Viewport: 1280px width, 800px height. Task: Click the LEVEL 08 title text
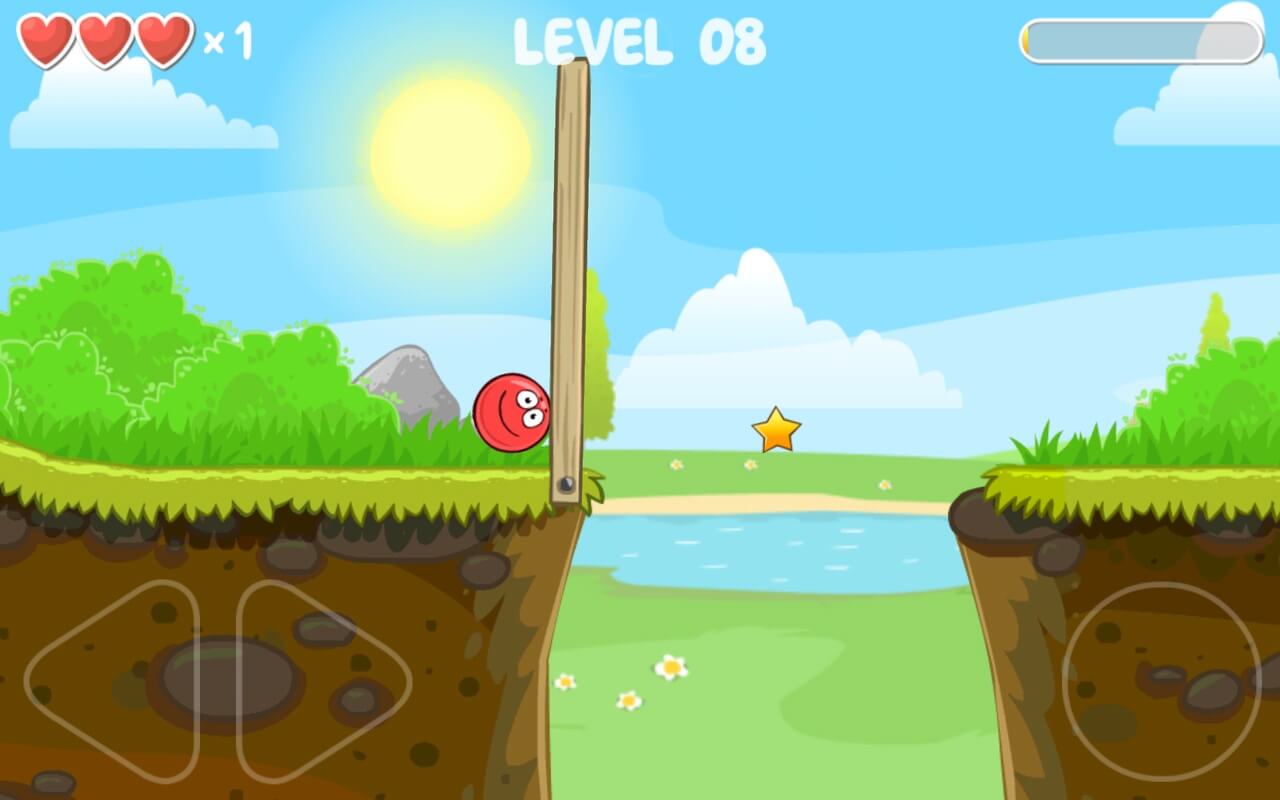pyautogui.click(x=640, y=42)
